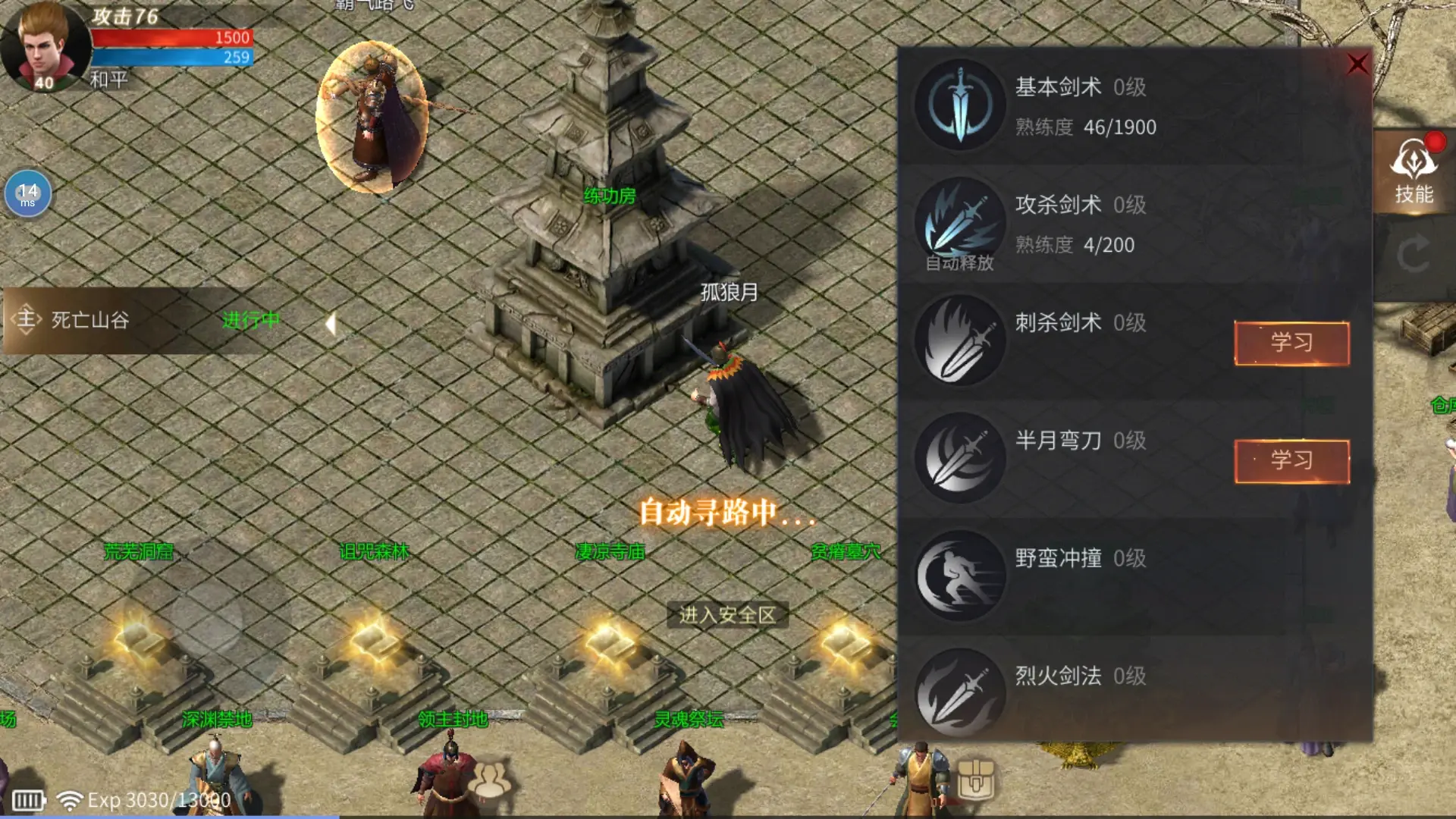Select the 半月弯刀 skill icon

pos(959,459)
